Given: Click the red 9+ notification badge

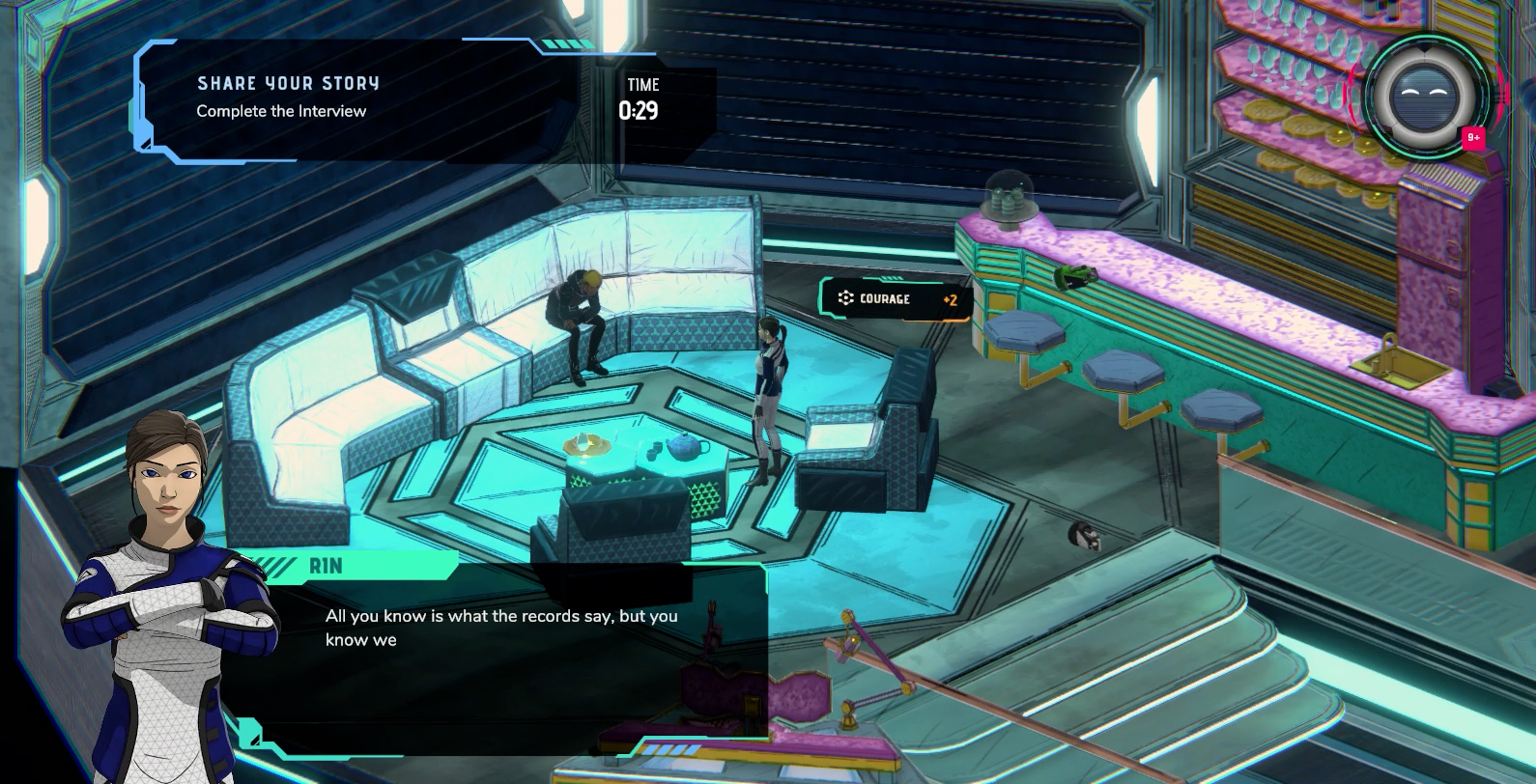Looking at the screenshot, I should click(1473, 138).
